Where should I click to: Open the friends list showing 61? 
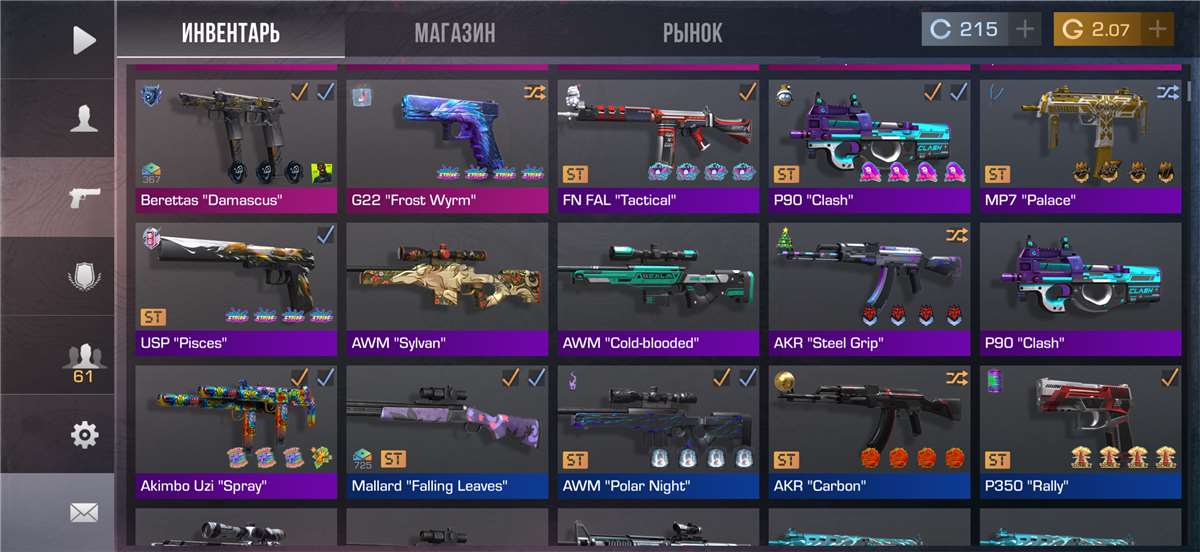[84, 360]
